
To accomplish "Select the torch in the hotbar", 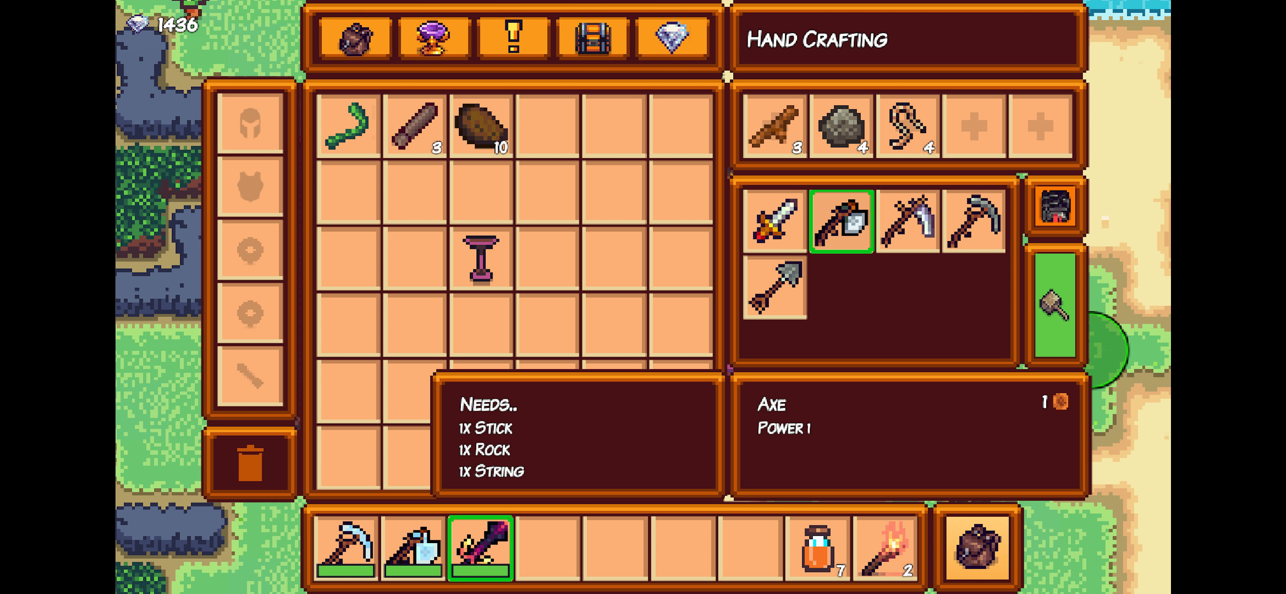I will click(884, 548).
